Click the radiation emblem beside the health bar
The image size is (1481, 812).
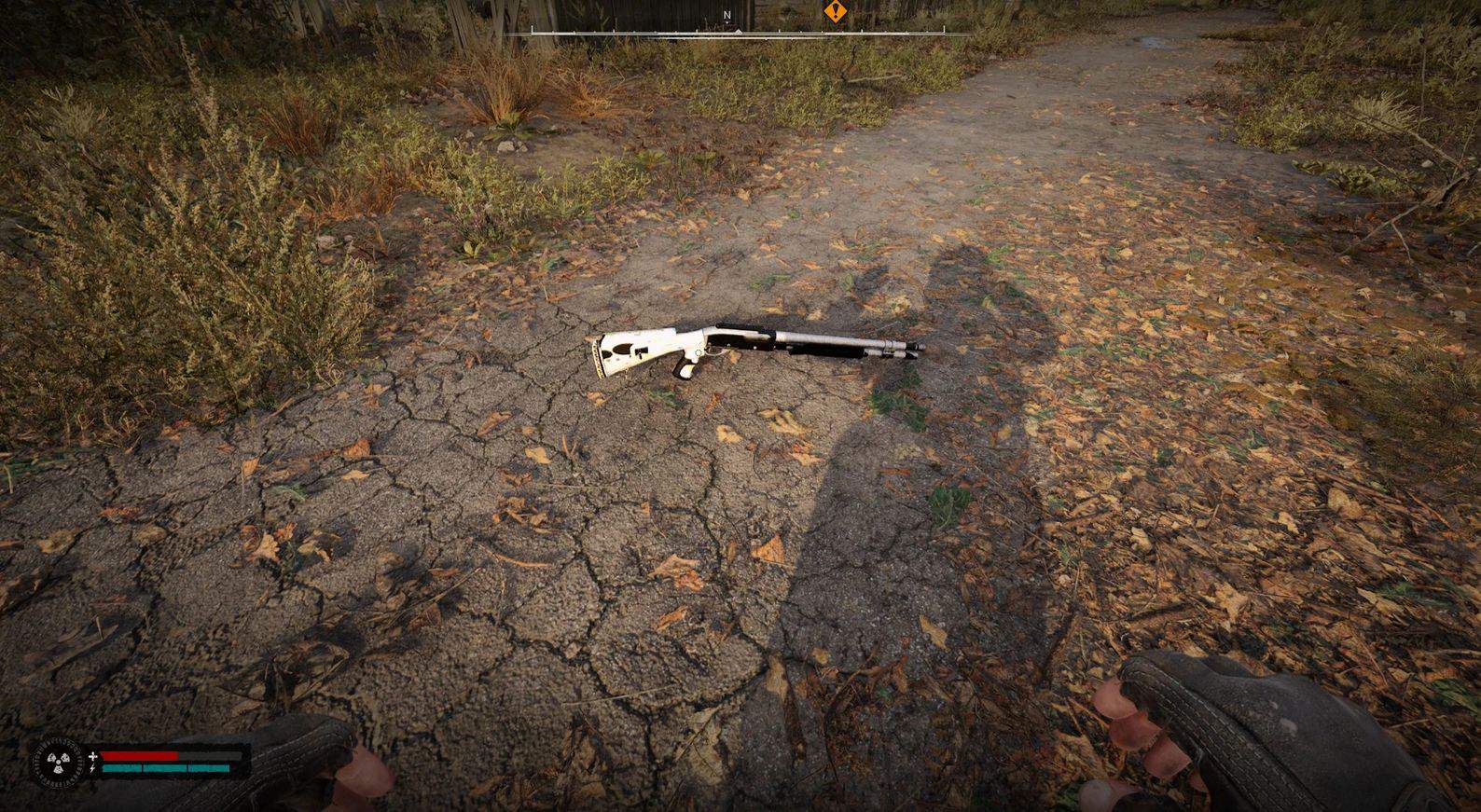point(59,762)
